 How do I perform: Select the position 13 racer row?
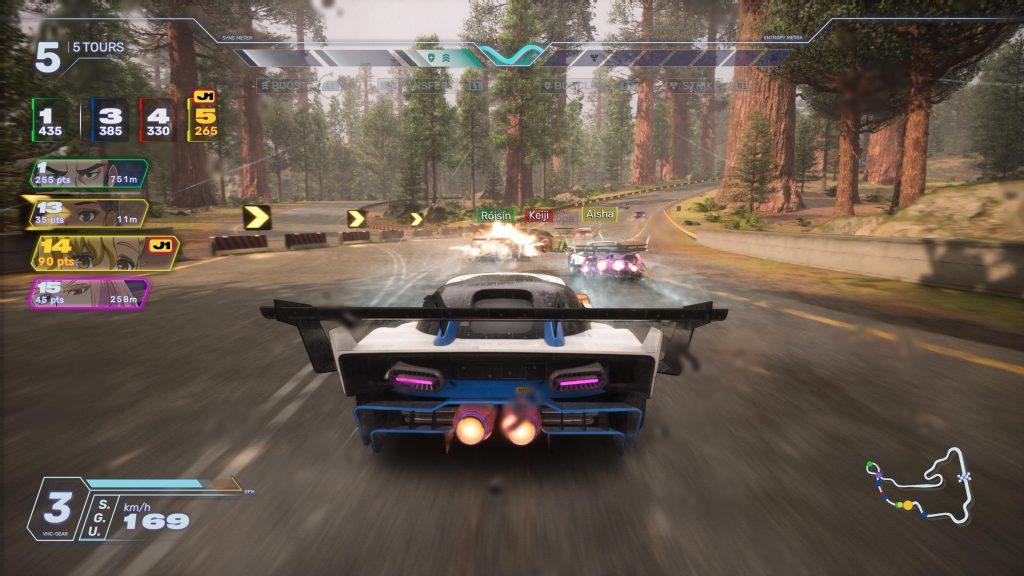(x=86, y=214)
